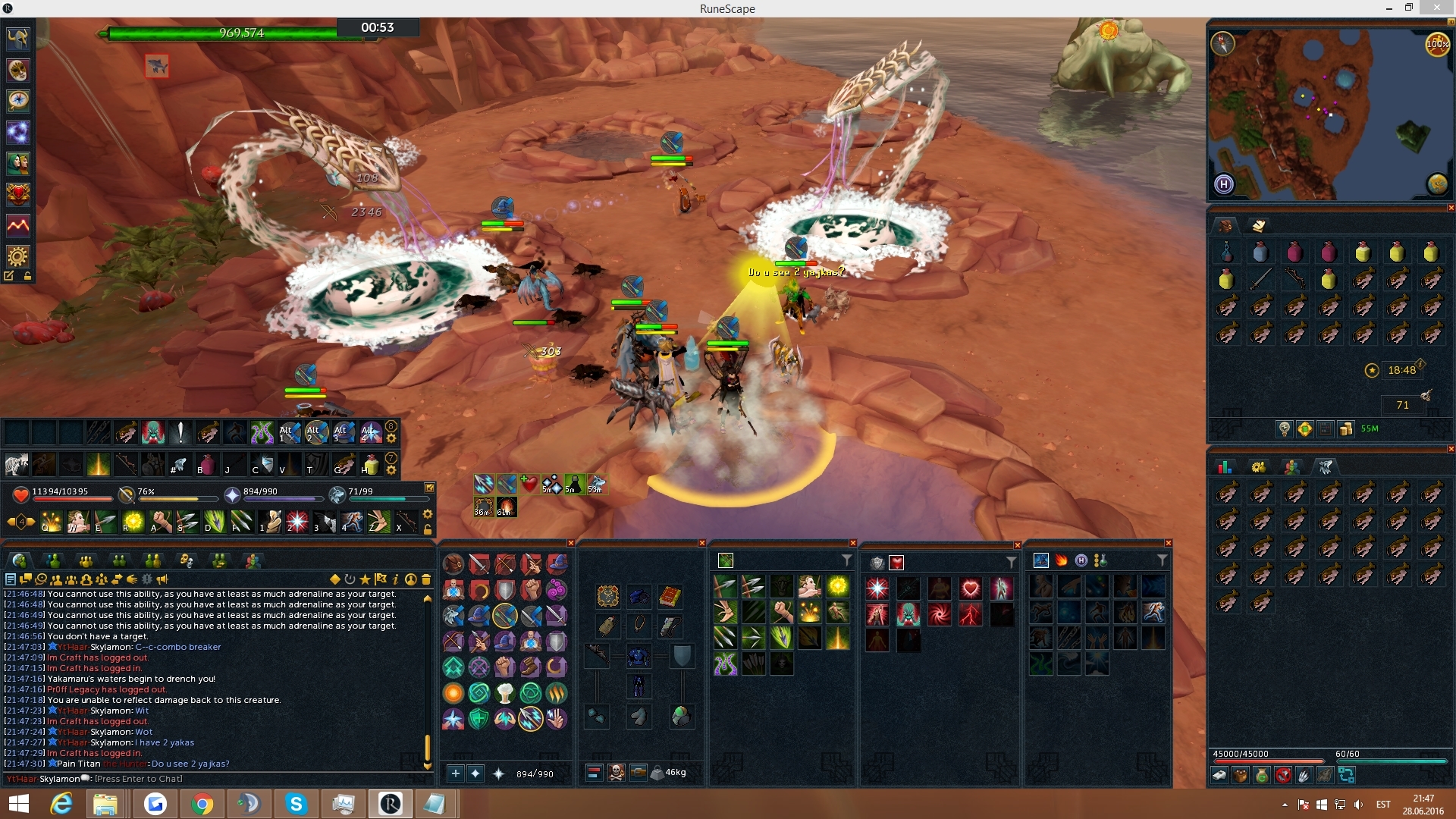
Task: Expand the second action bar page selector arrows
Action: [x=393, y=460]
